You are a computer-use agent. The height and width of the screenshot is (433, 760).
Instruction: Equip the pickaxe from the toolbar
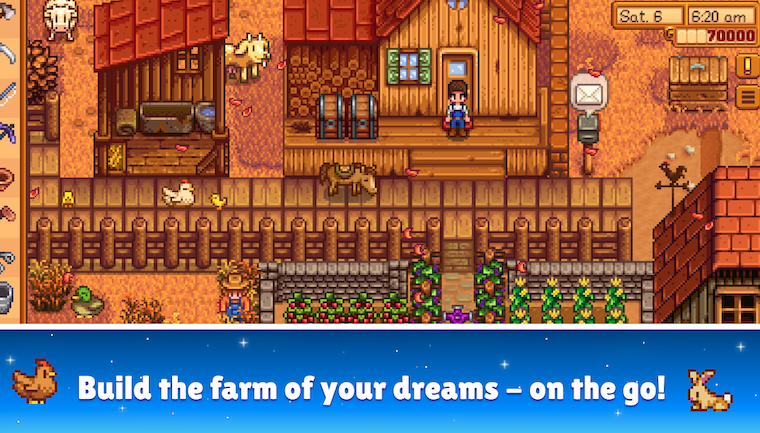click(6, 130)
